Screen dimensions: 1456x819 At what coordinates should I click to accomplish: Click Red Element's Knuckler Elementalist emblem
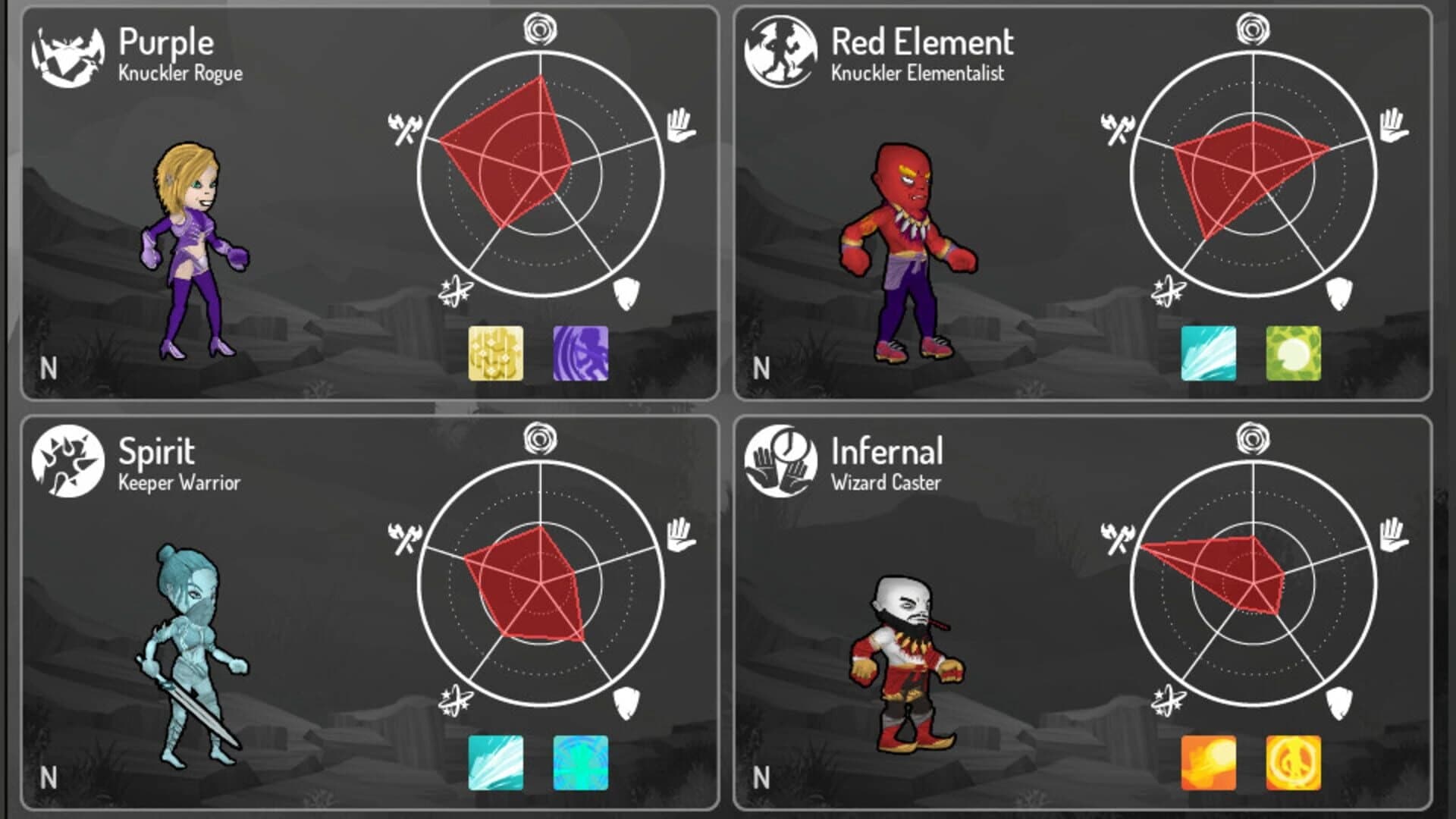783,55
